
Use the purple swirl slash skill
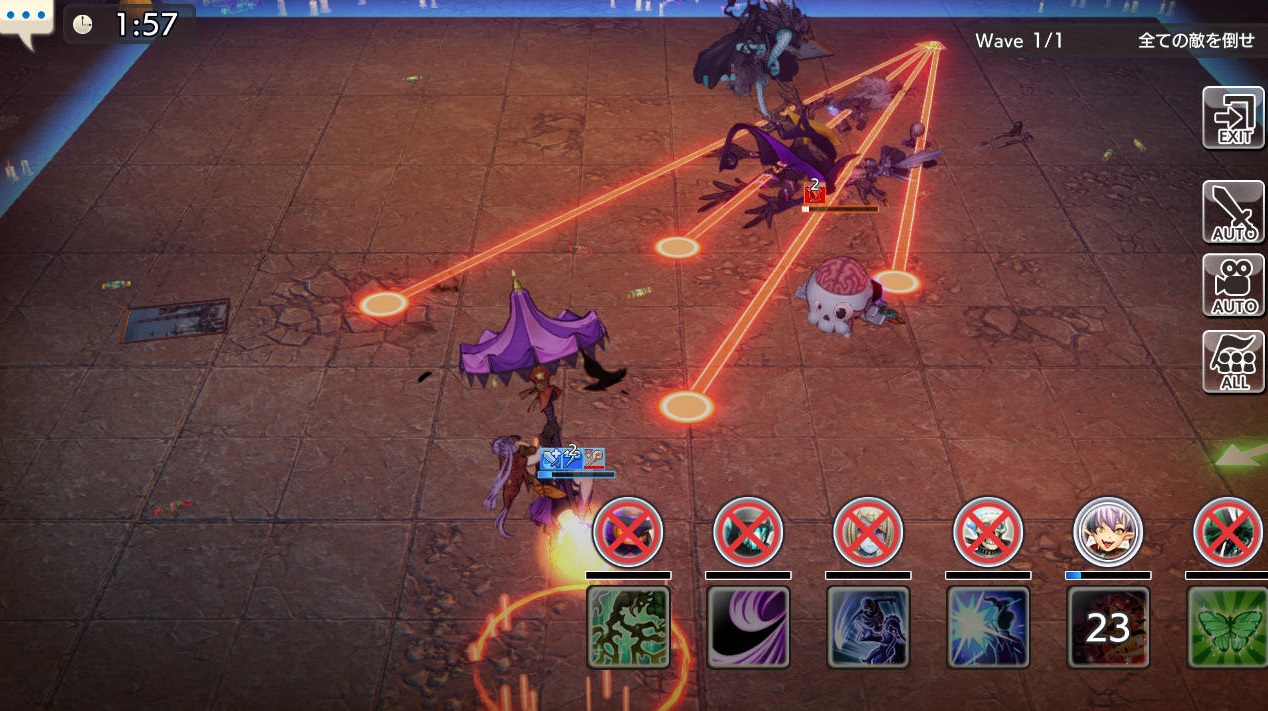(x=748, y=627)
